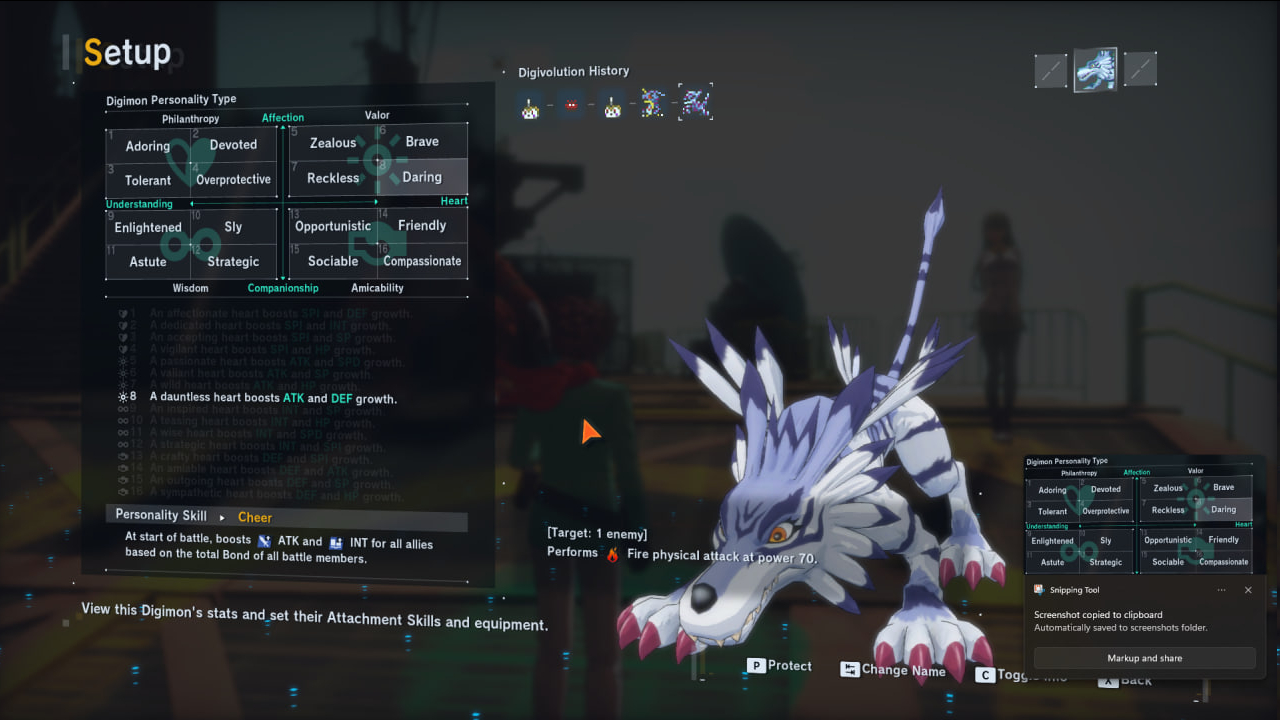Select the Tolerant personality cell

click(x=148, y=181)
